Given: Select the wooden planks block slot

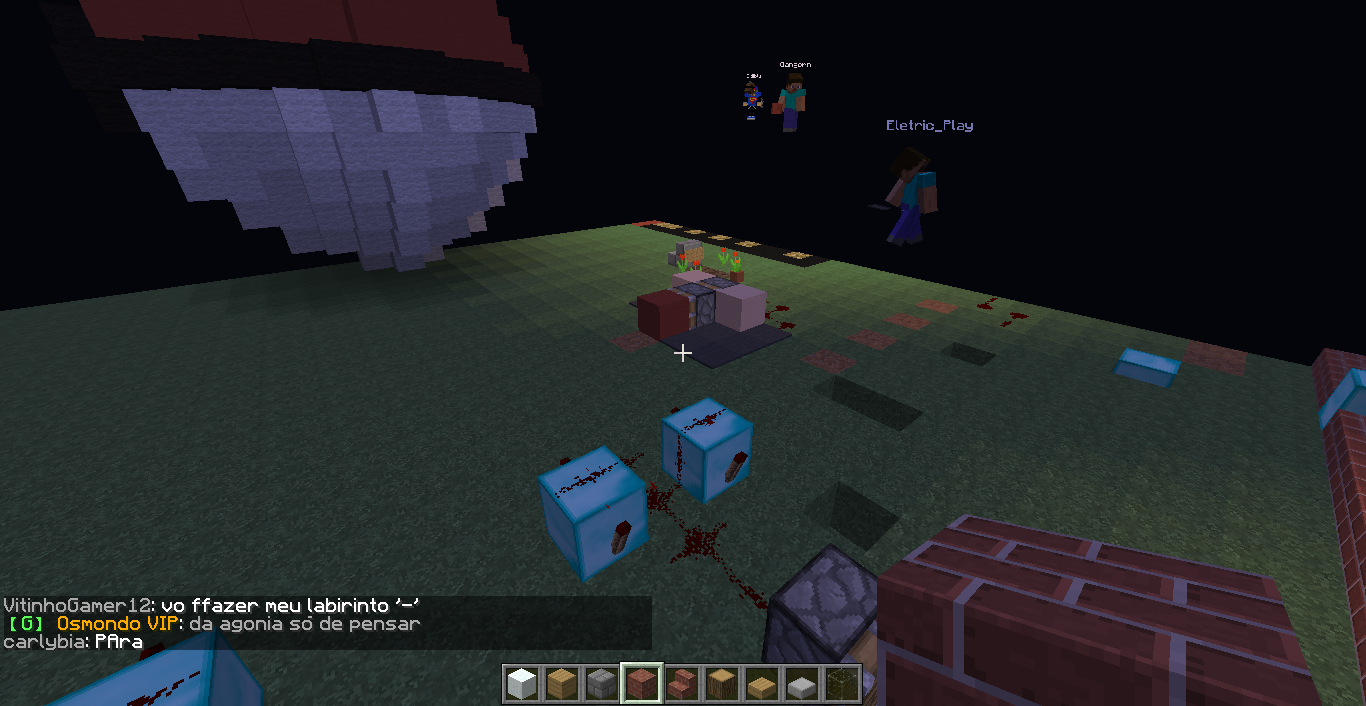Looking at the screenshot, I should (561, 684).
